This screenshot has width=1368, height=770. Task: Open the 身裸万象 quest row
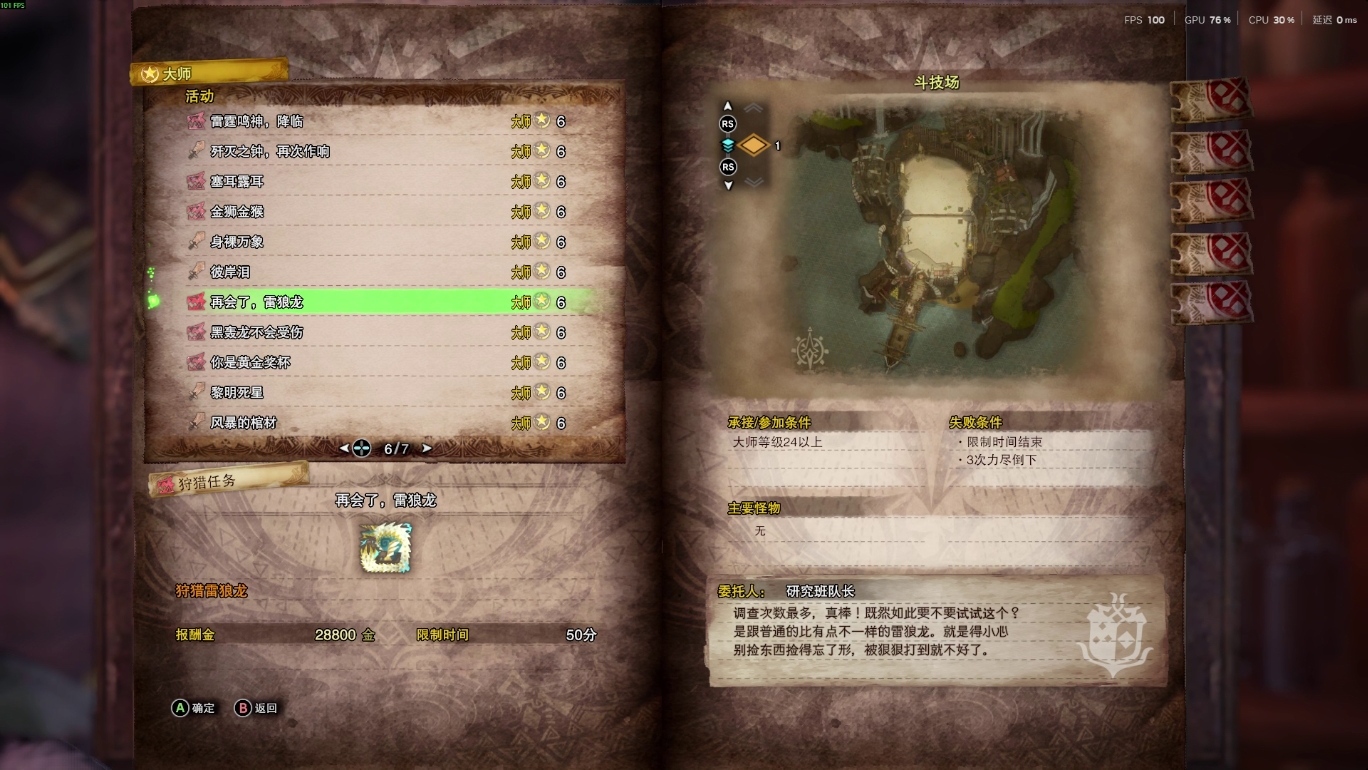[x=237, y=241]
